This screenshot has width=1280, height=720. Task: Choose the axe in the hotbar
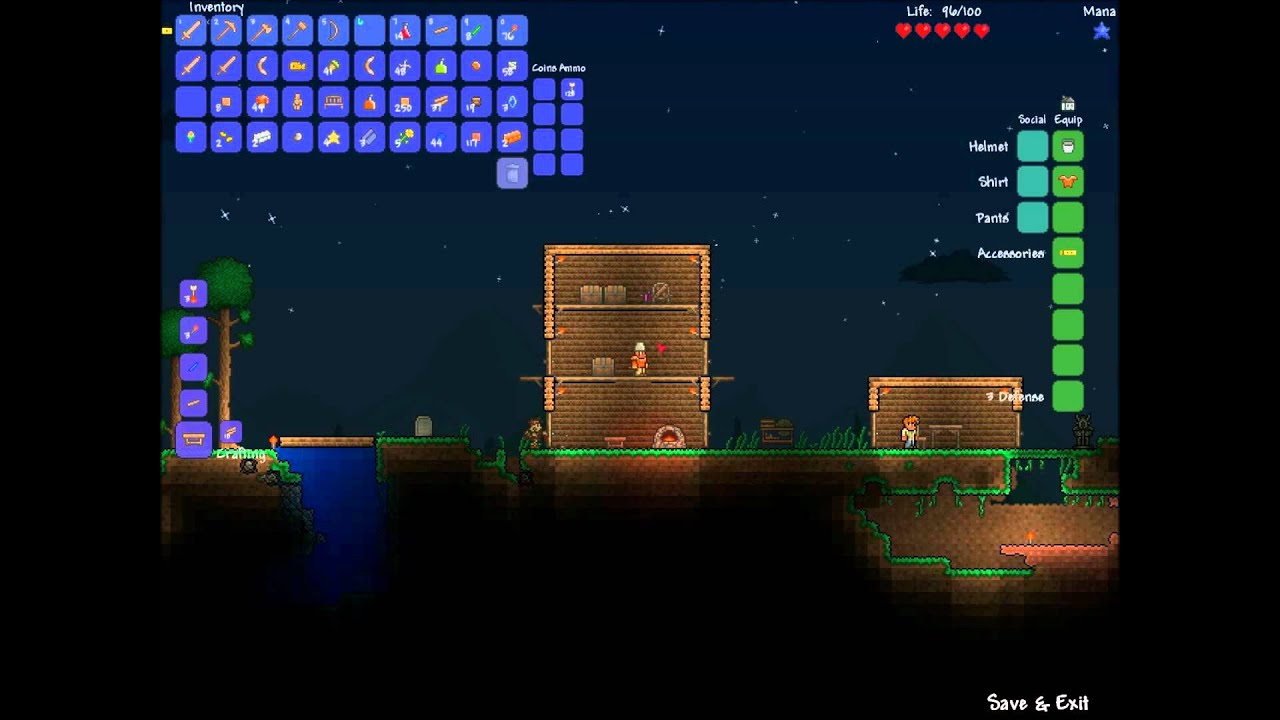point(262,31)
